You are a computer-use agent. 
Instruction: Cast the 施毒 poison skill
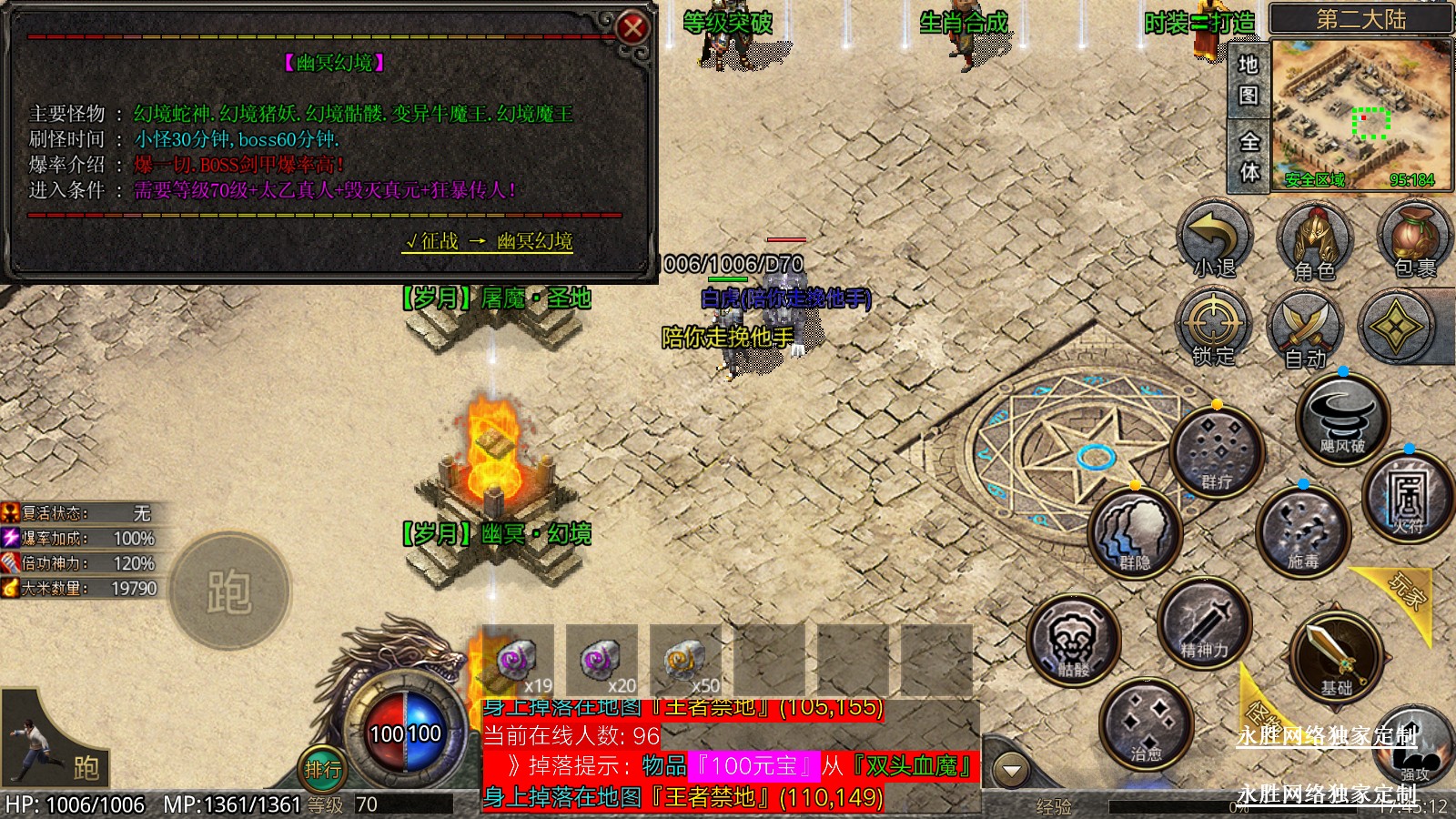click(1302, 531)
